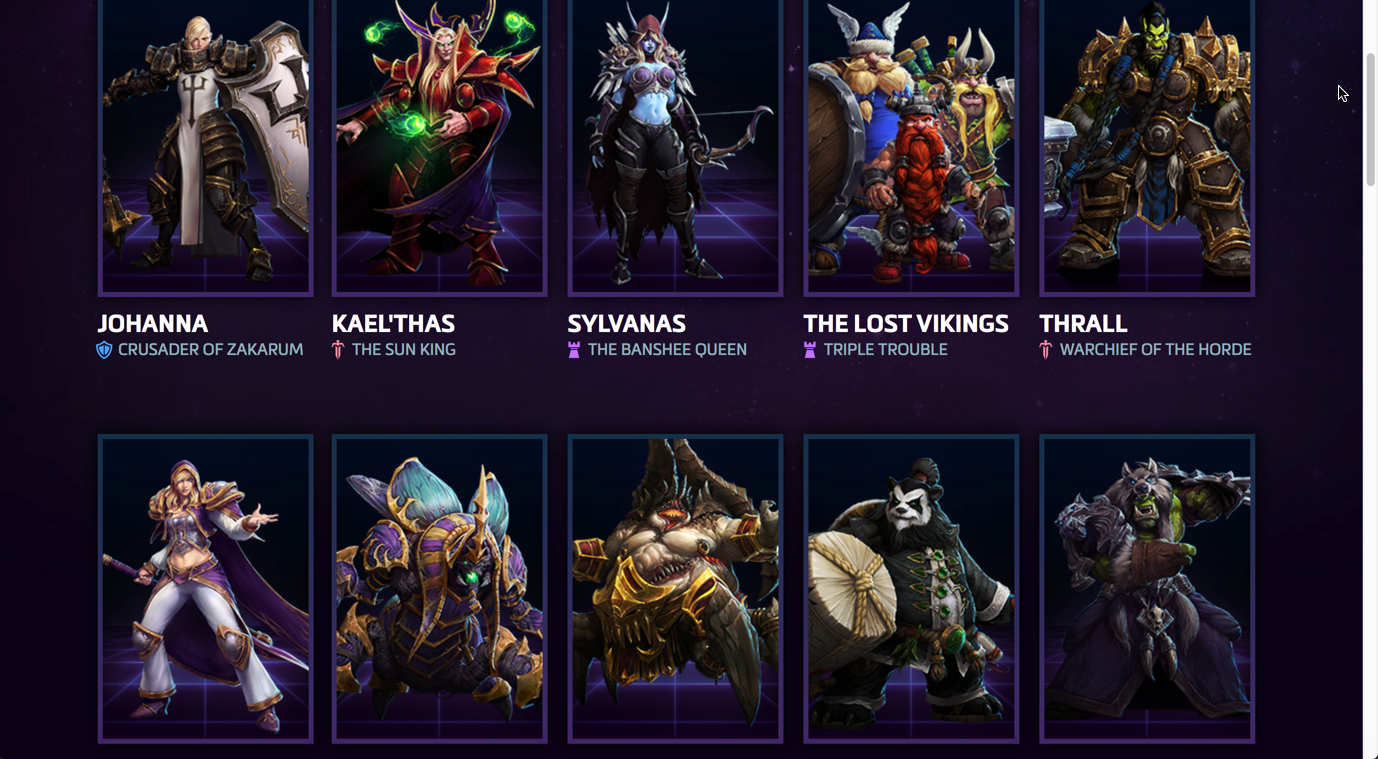The height and width of the screenshot is (759, 1378).
Task: Click the Thrall name heading
Action: (x=1083, y=324)
